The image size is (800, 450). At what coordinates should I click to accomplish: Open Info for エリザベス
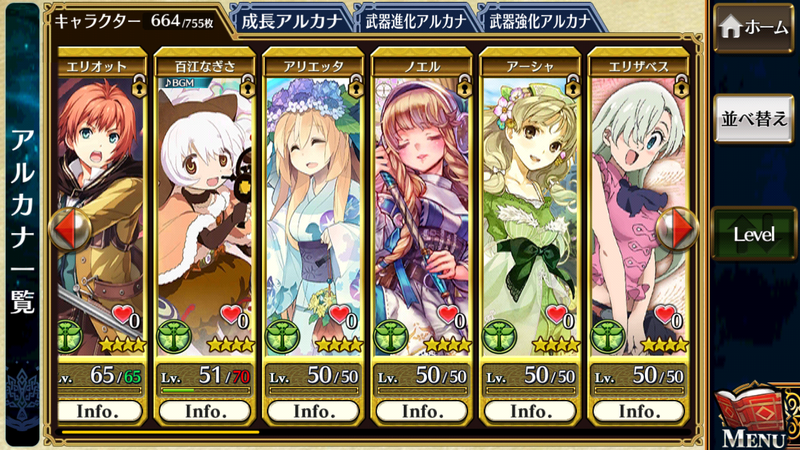pos(637,411)
